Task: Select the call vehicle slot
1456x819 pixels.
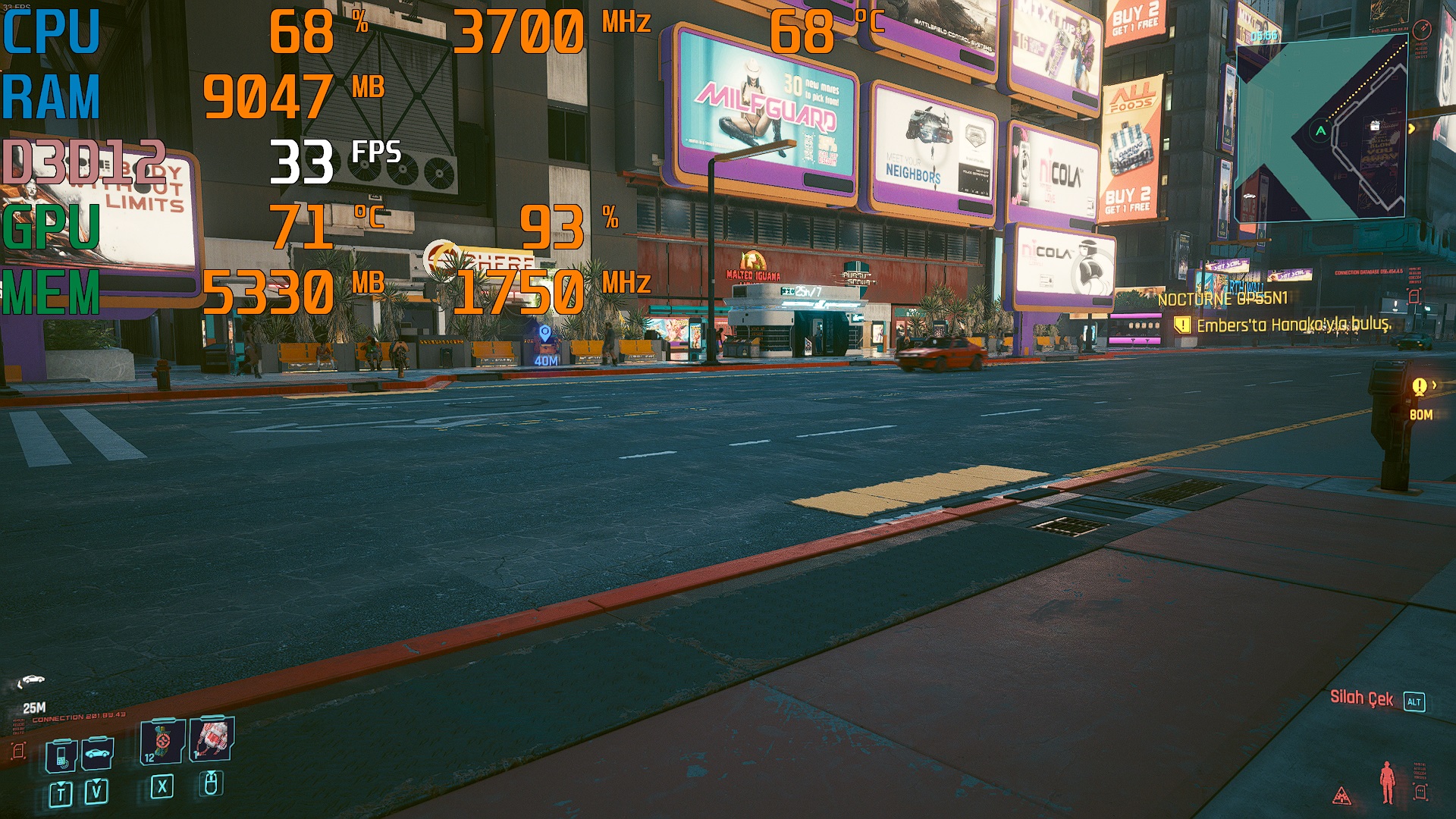Action: coord(98,754)
